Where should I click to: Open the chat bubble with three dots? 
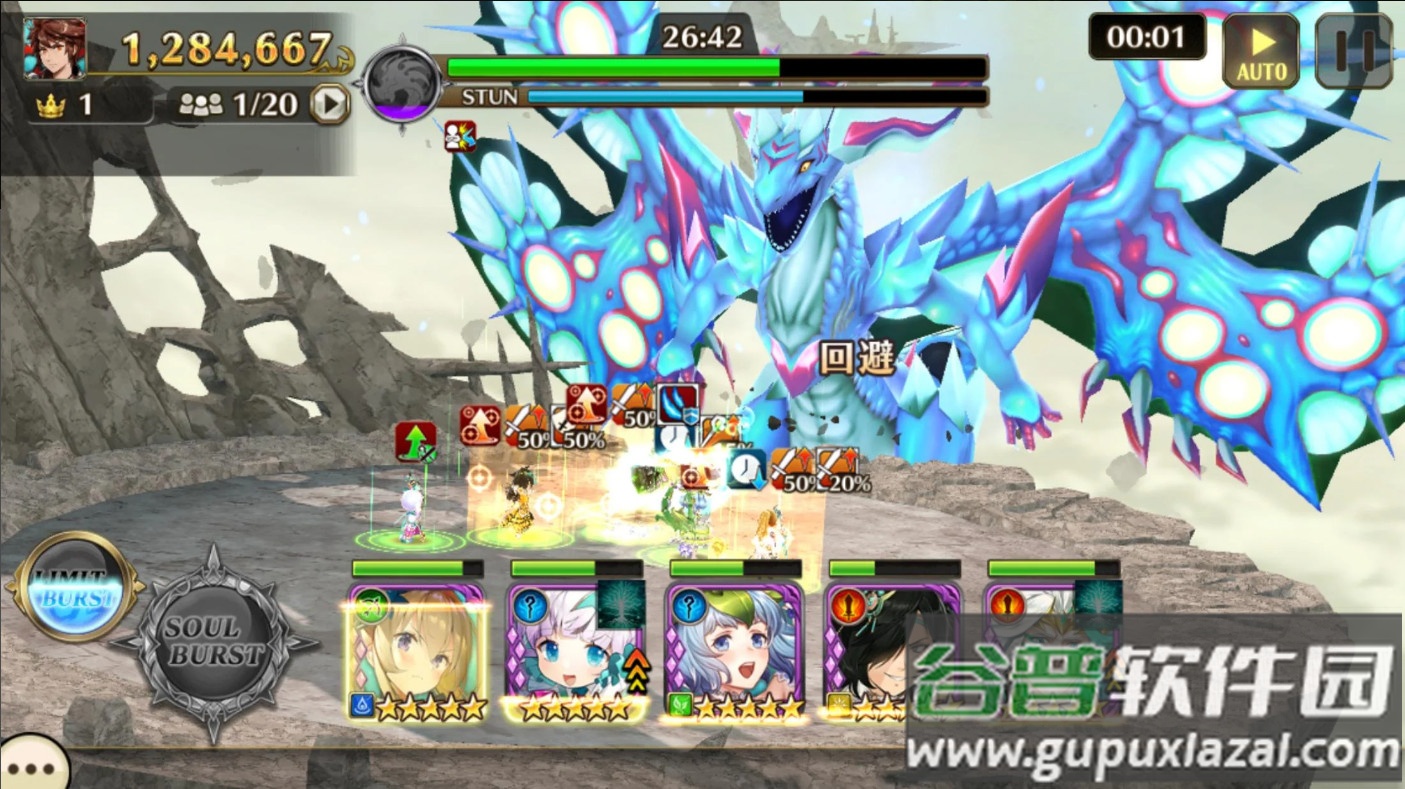pos(33,767)
